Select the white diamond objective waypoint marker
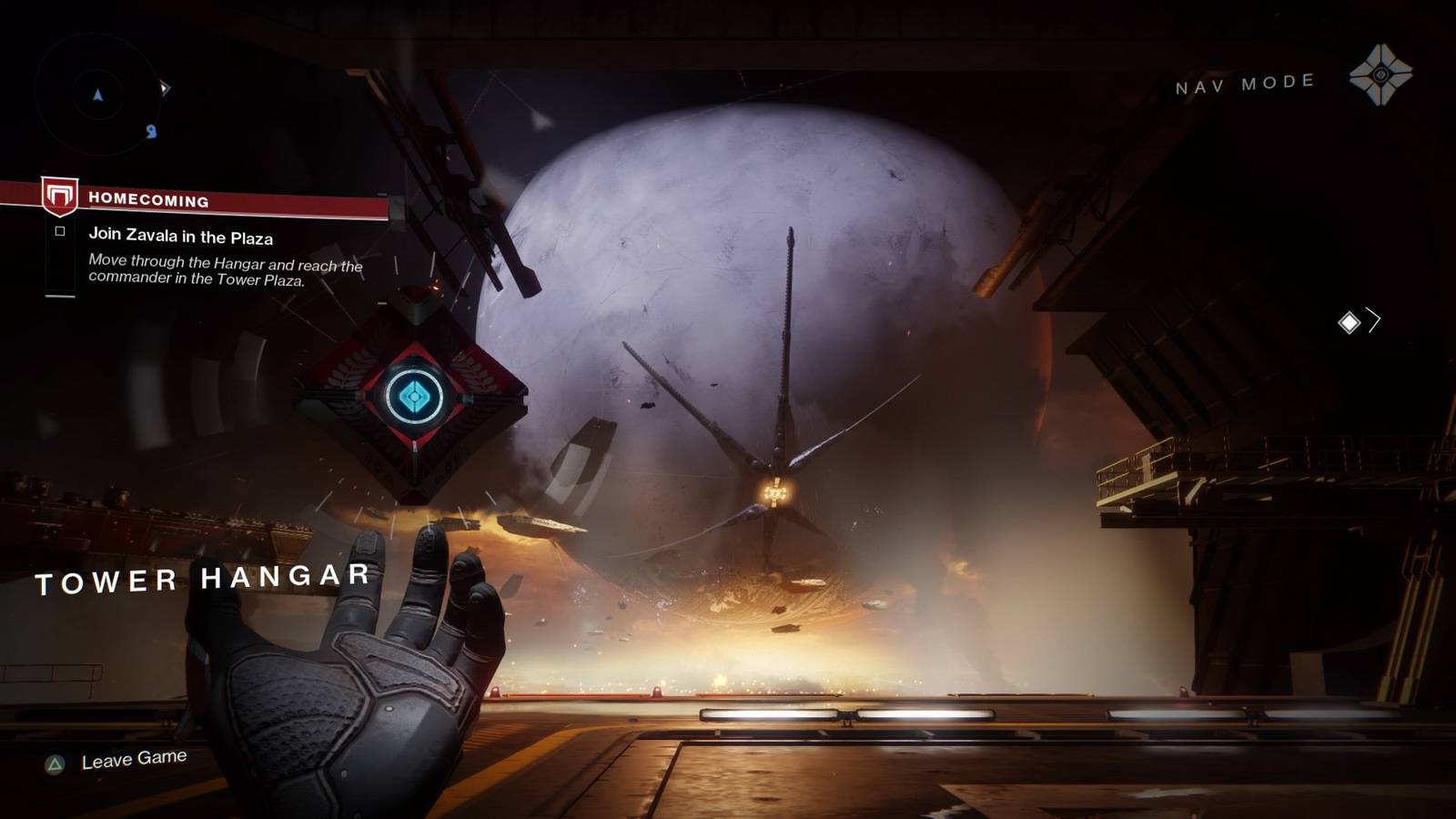The width and height of the screenshot is (1456, 819). 1349,322
